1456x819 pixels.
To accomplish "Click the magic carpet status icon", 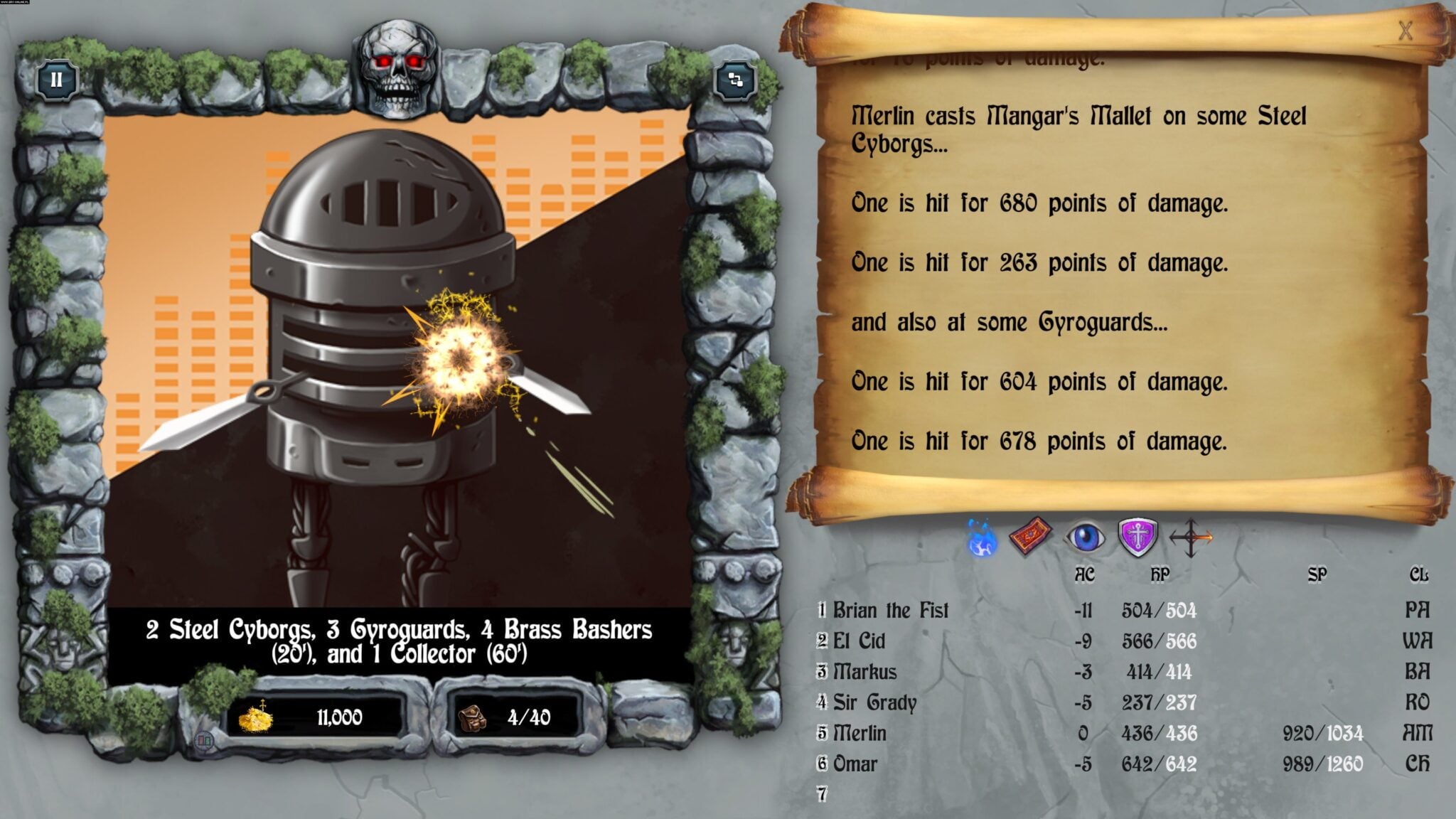I will (1031, 537).
